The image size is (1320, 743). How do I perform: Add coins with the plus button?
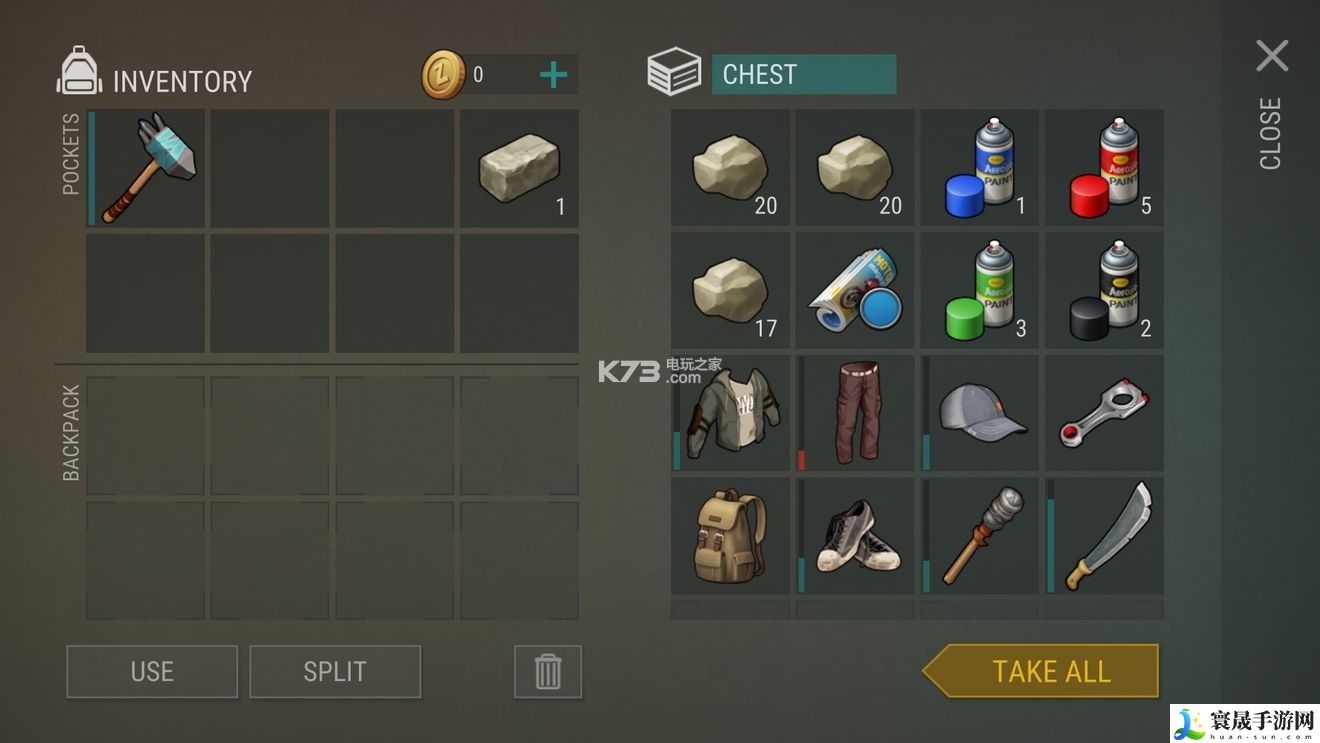point(553,75)
